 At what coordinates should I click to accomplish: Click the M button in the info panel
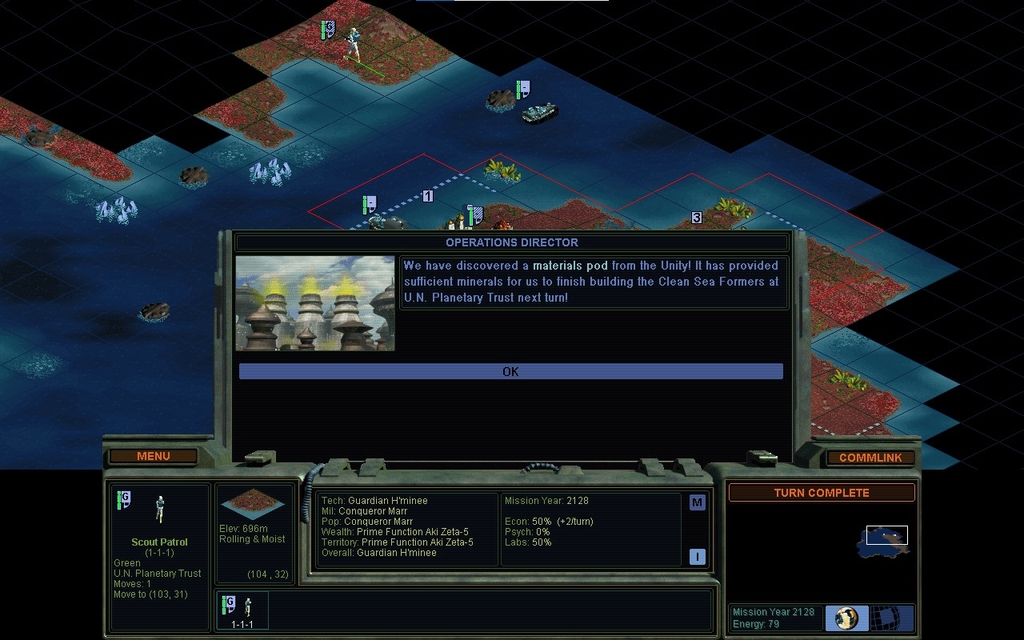(x=697, y=502)
